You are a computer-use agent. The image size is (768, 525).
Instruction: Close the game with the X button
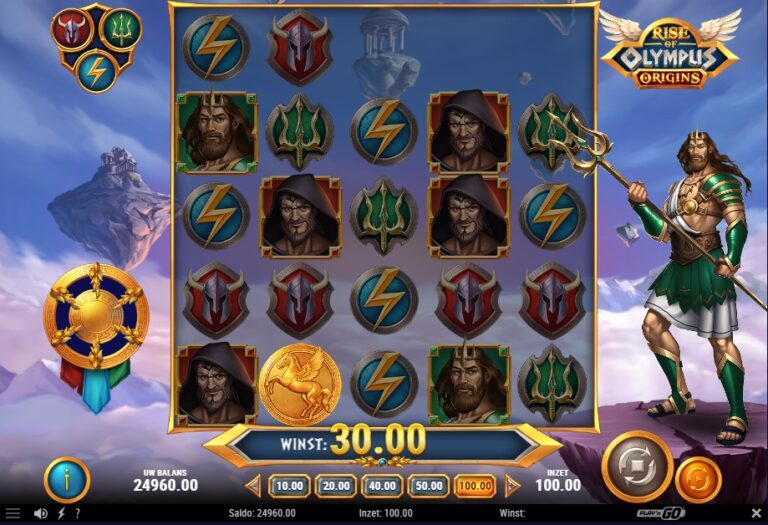[x=754, y=514]
